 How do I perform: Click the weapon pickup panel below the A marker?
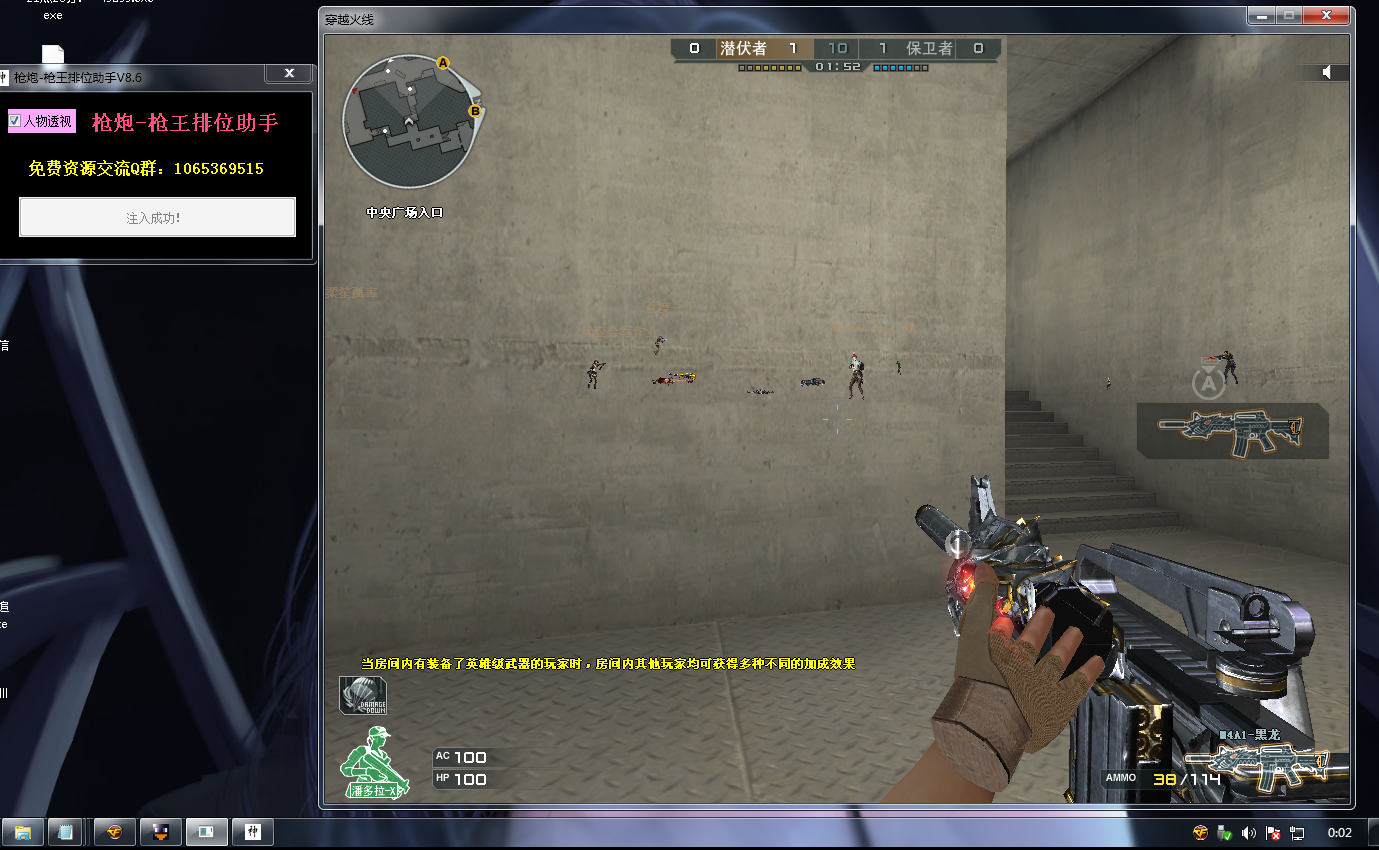pyautogui.click(x=1233, y=431)
